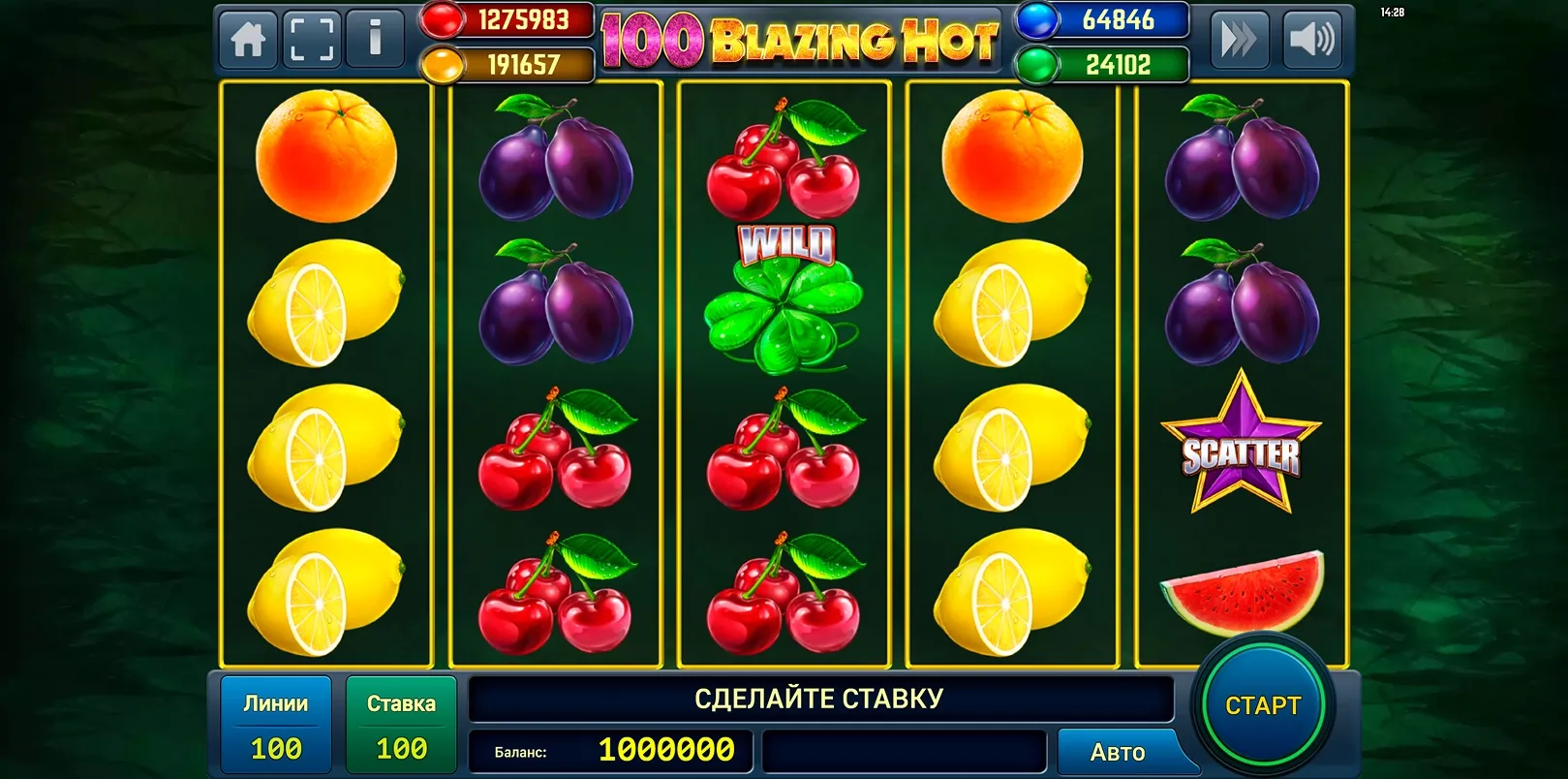
Task: Toggle fullscreen mode
Action: point(312,41)
